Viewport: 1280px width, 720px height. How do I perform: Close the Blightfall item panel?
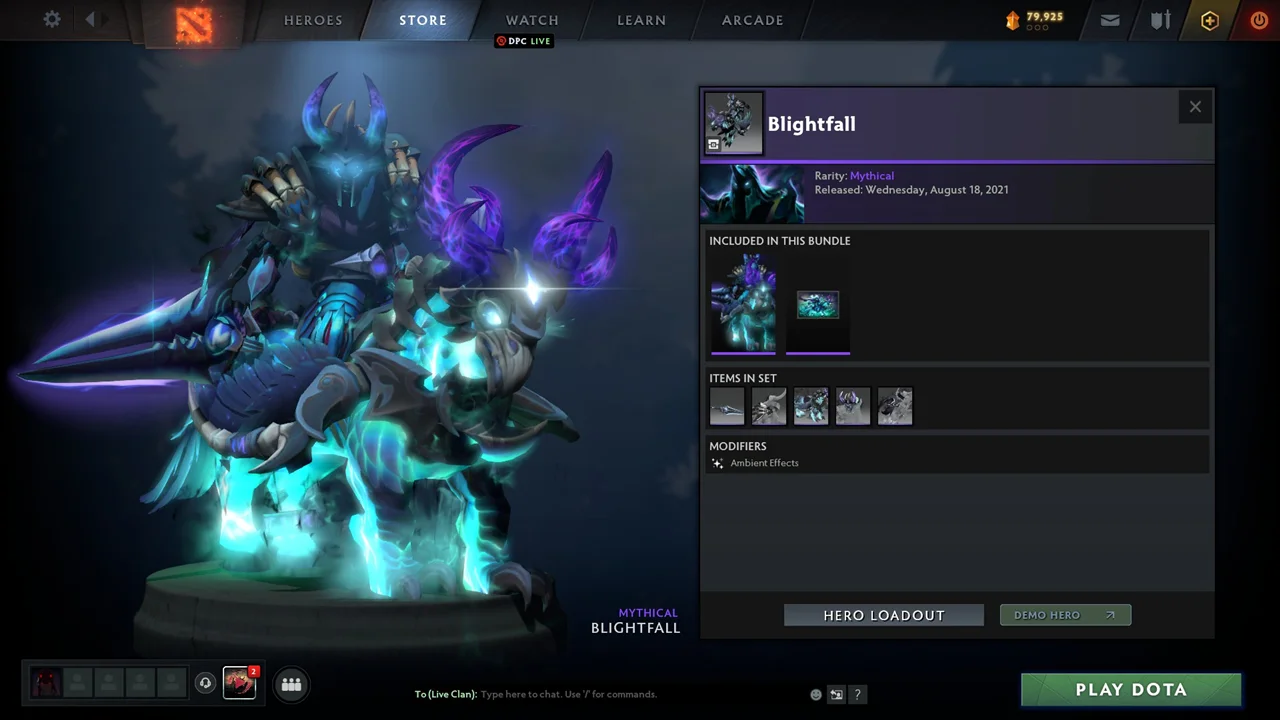[1195, 107]
